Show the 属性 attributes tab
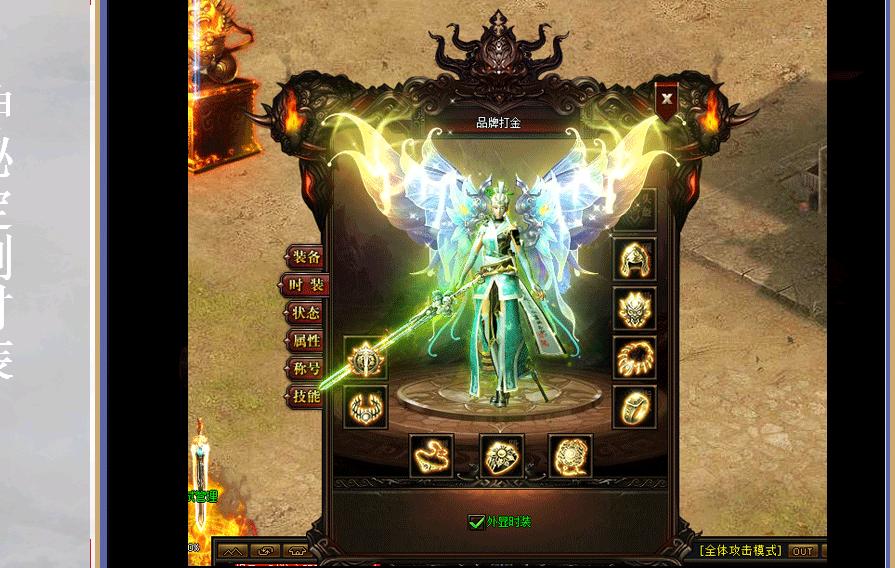This screenshot has width=895, height=568. 305,341
